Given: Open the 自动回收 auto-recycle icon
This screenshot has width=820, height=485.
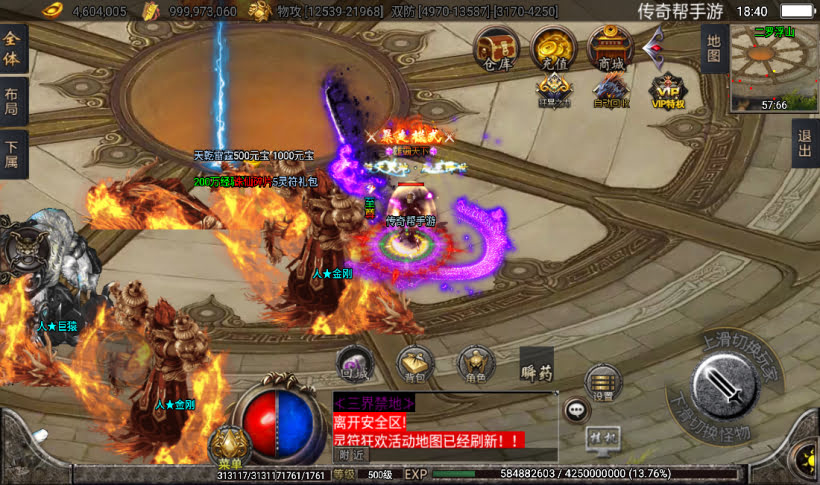Looking at the screenshot, I should click(x=610, y=92).
